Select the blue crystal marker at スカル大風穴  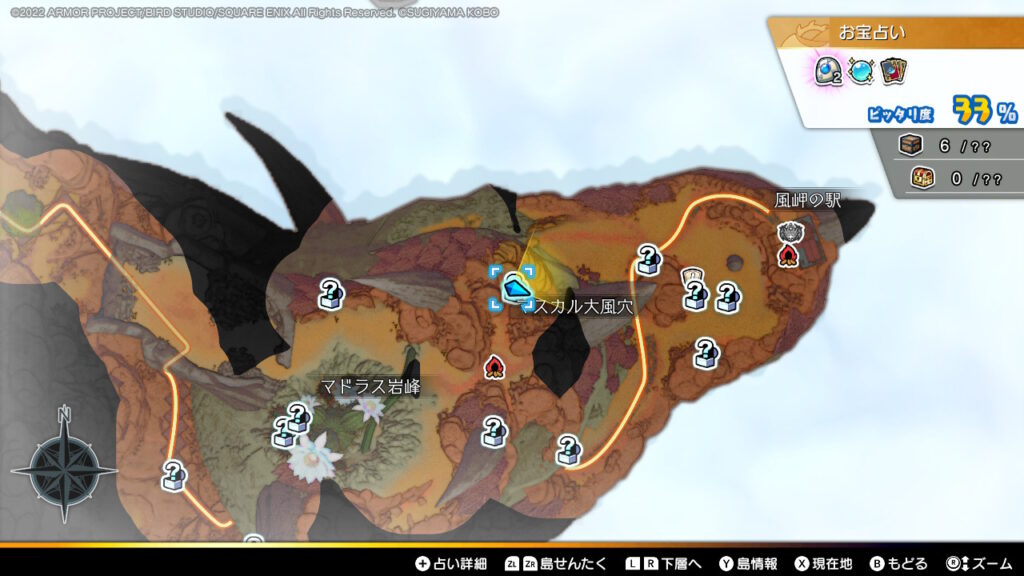[x=513, y=286]
